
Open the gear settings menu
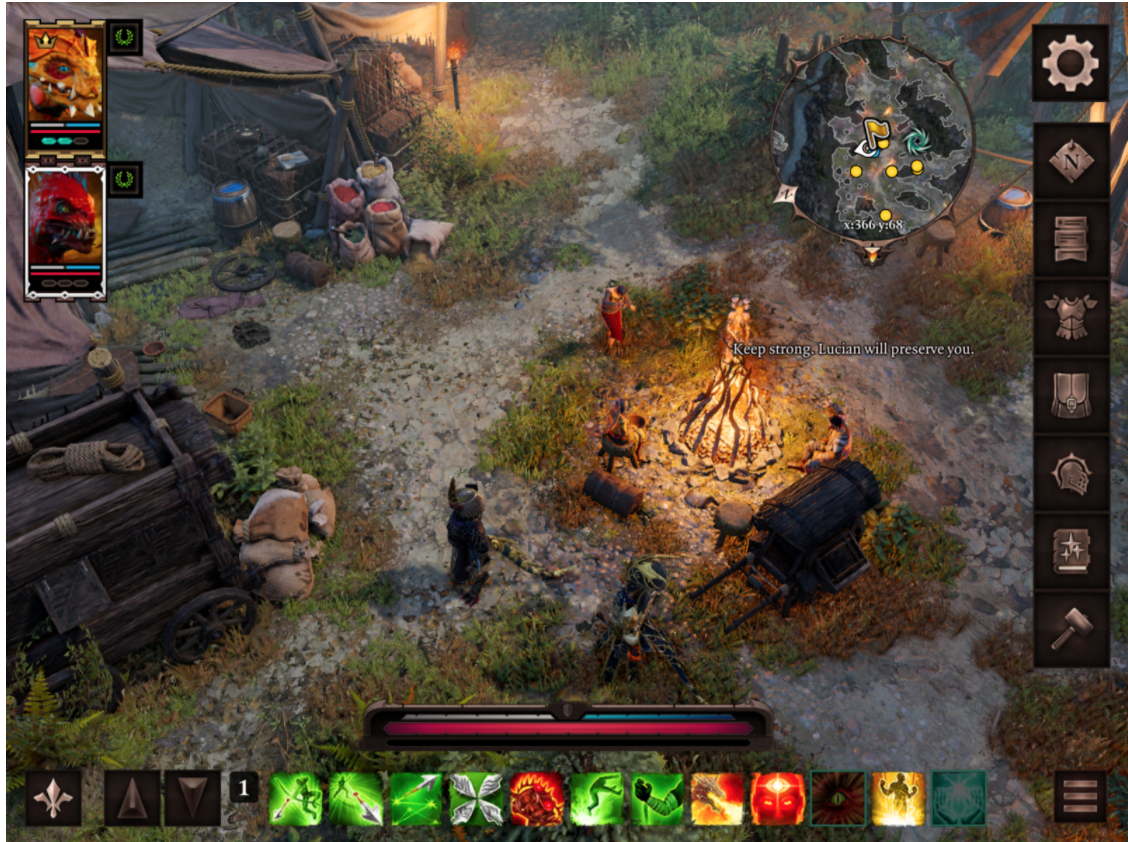click(1070, 63)
